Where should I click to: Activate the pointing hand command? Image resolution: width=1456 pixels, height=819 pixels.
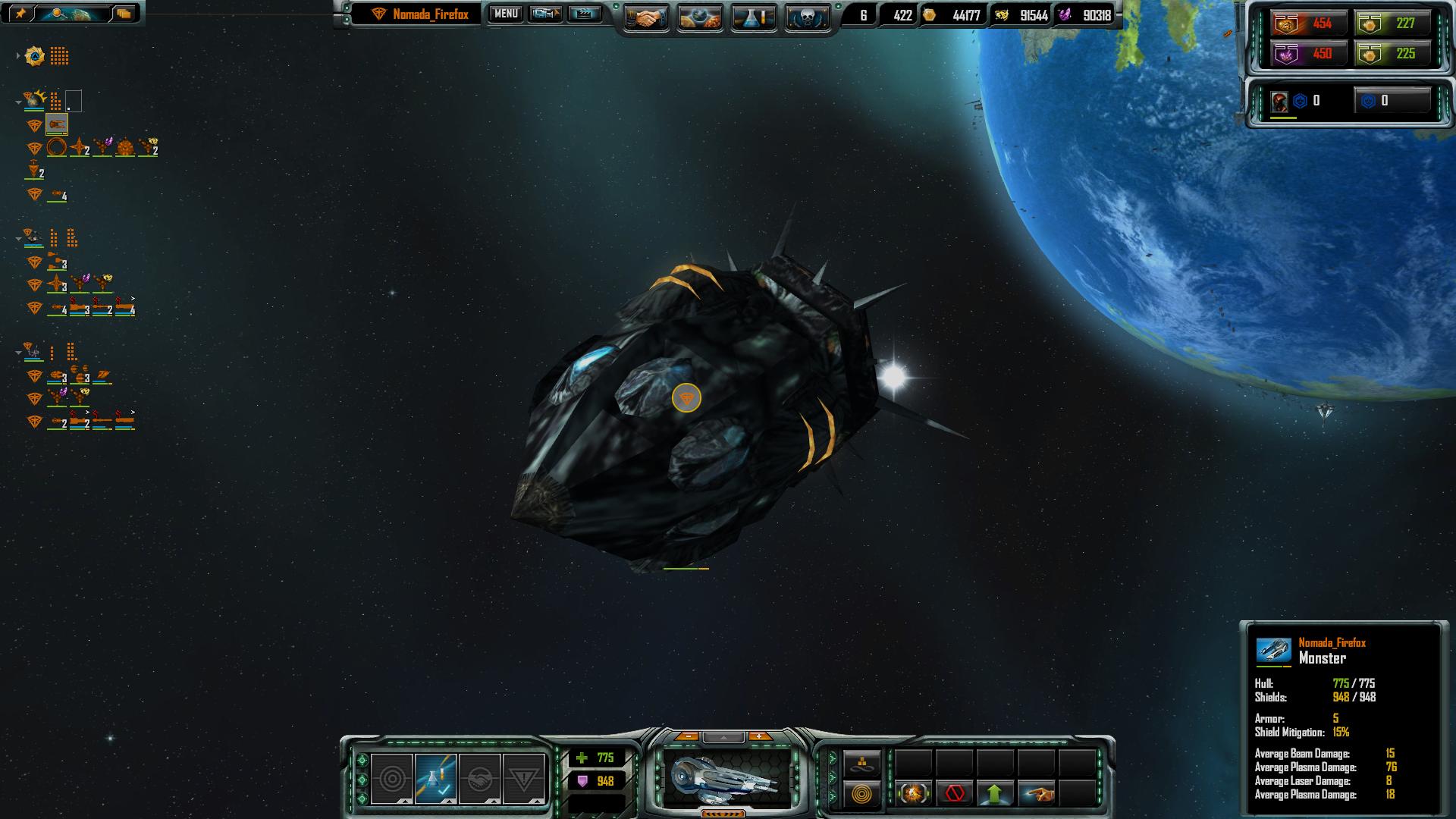[x=1037, y=794]
